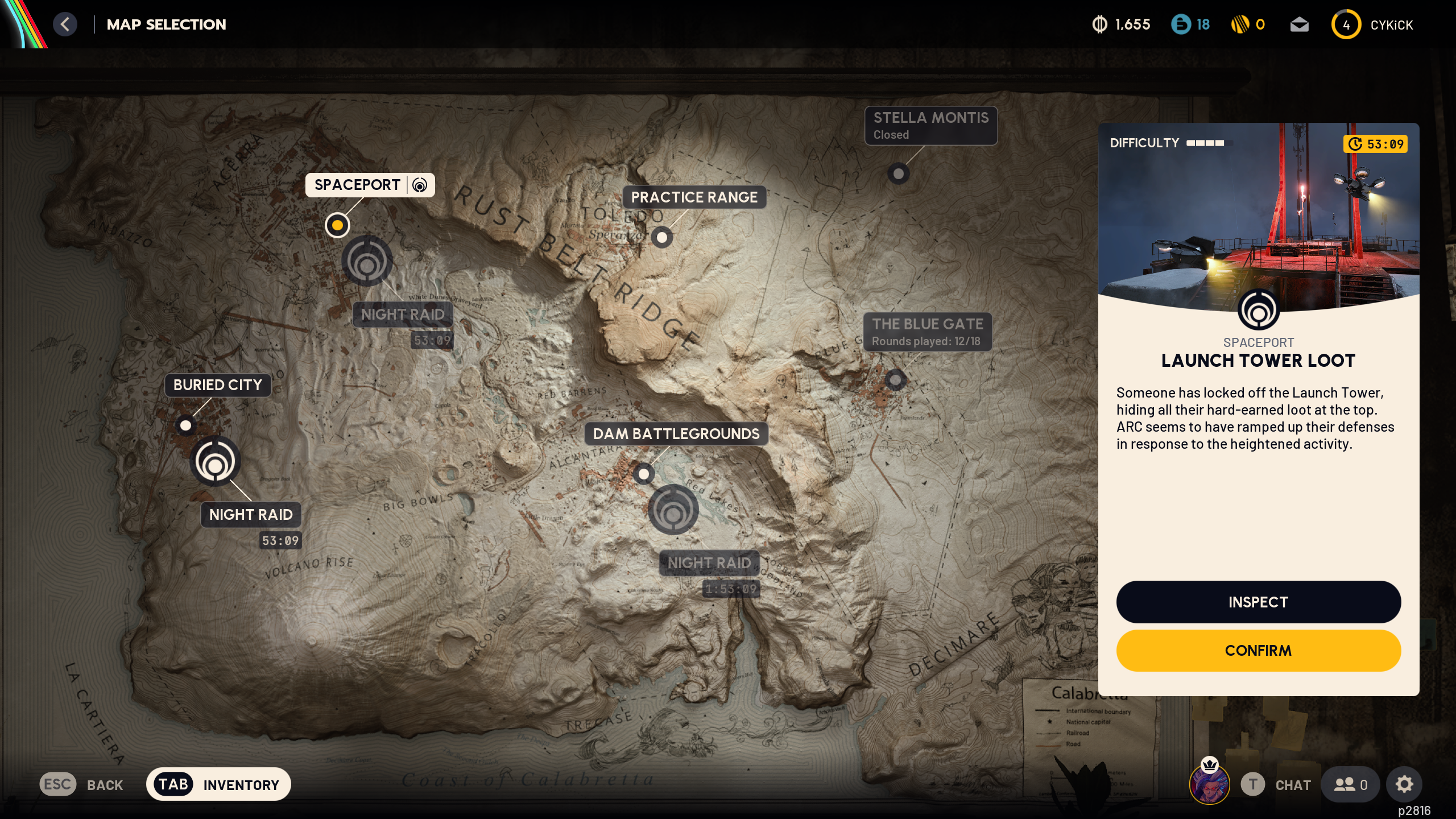The width and height of the screenshot is (1456, 819).
Task: Open the Night Raid event near Spaceport
Action: coord(367,262)
